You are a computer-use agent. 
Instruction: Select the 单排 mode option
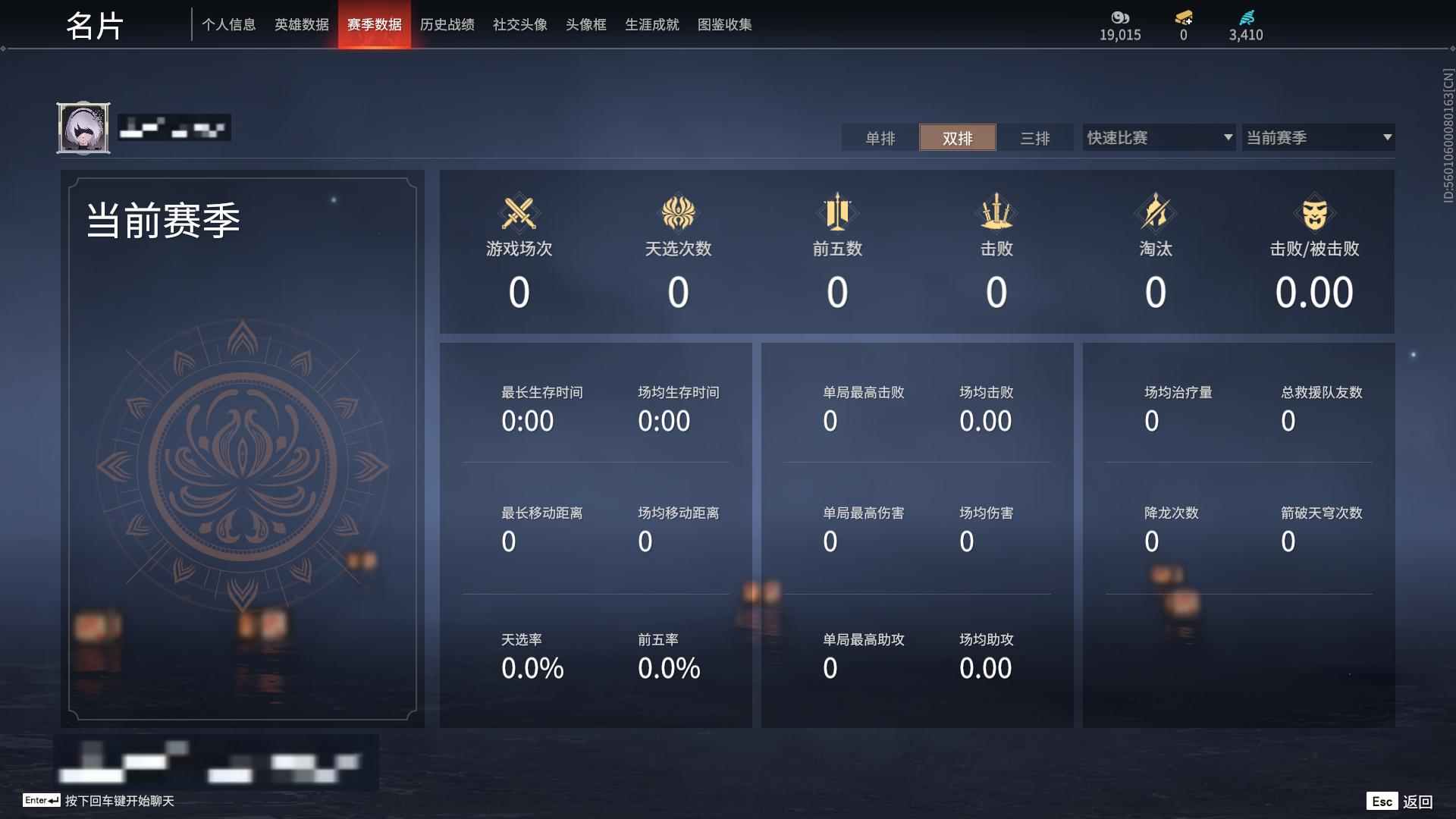(880, 138)
